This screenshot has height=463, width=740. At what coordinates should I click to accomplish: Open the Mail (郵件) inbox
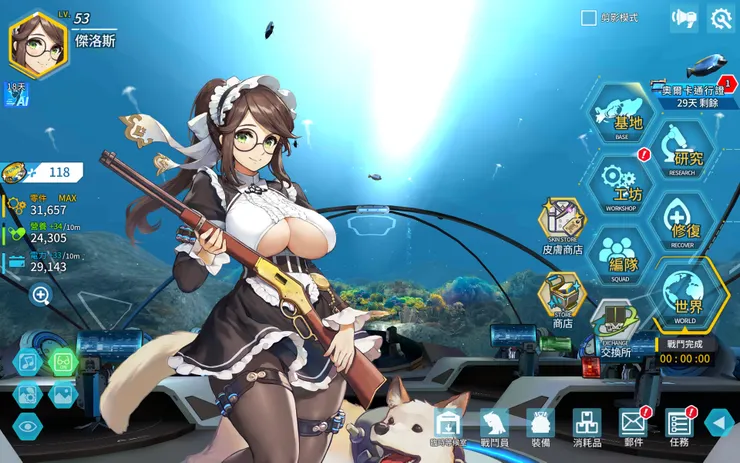click(x=634, y=424)
